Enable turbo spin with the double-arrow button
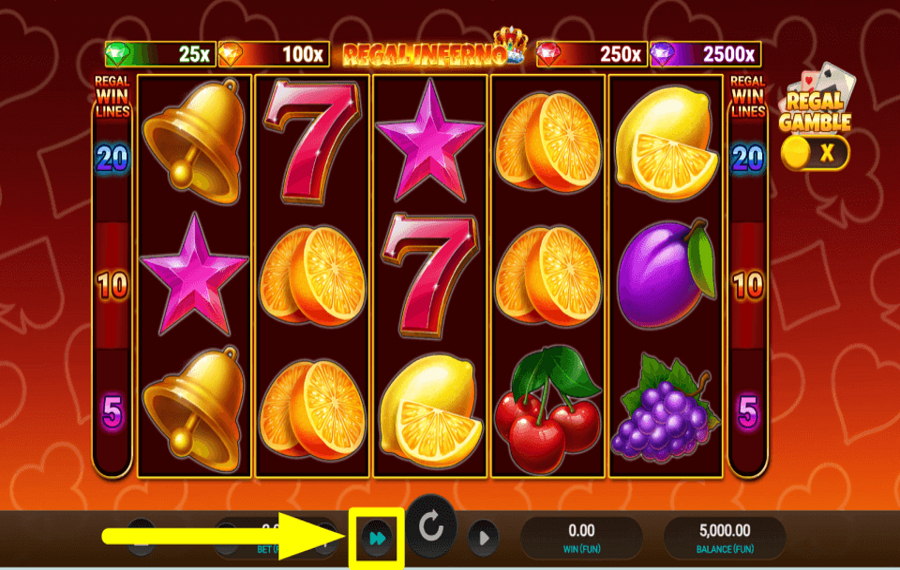Viewport: 900px width, 570px height. pyautogui.click(x=376, y=538)
